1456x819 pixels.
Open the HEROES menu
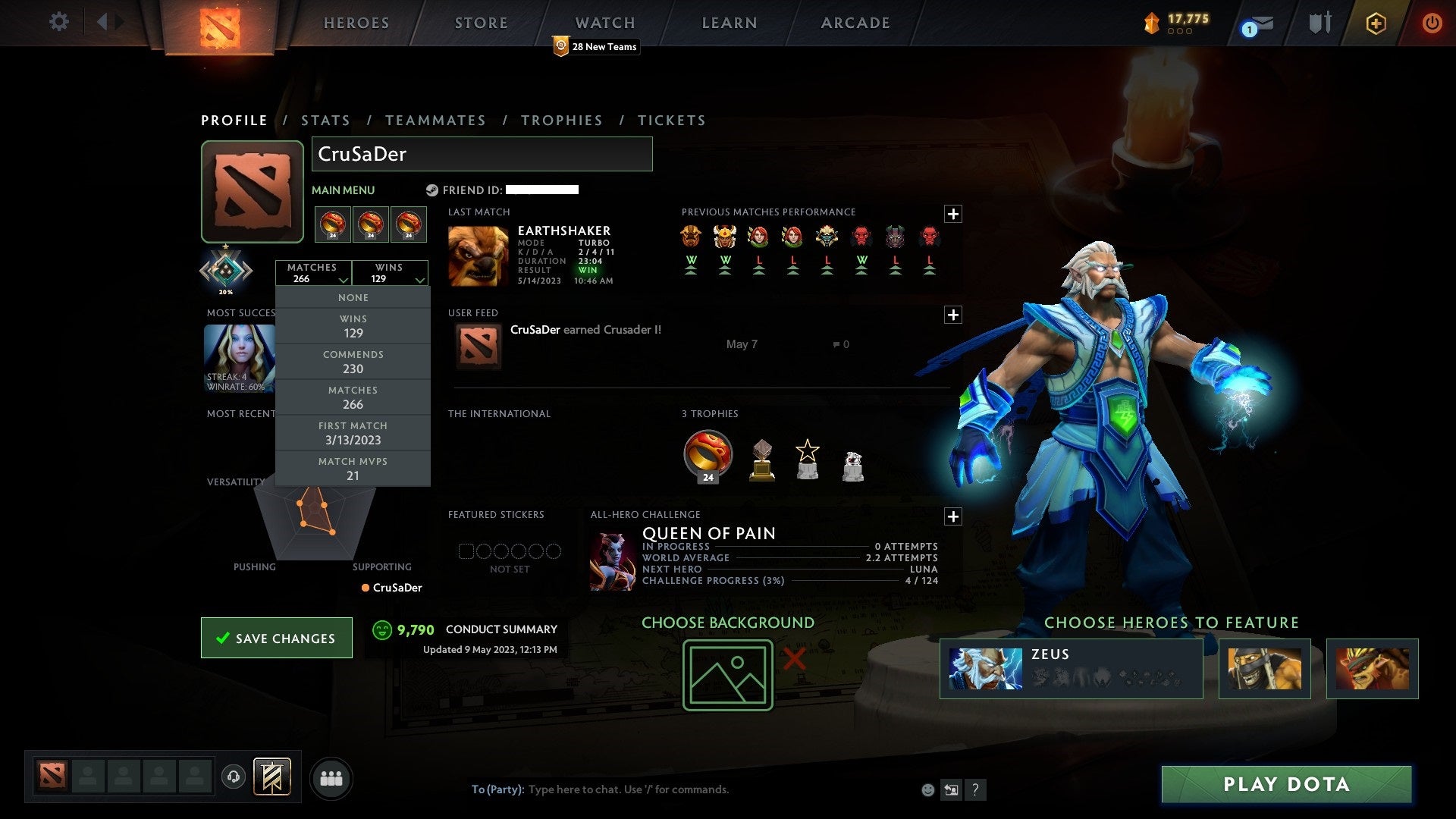click(356, 23)
